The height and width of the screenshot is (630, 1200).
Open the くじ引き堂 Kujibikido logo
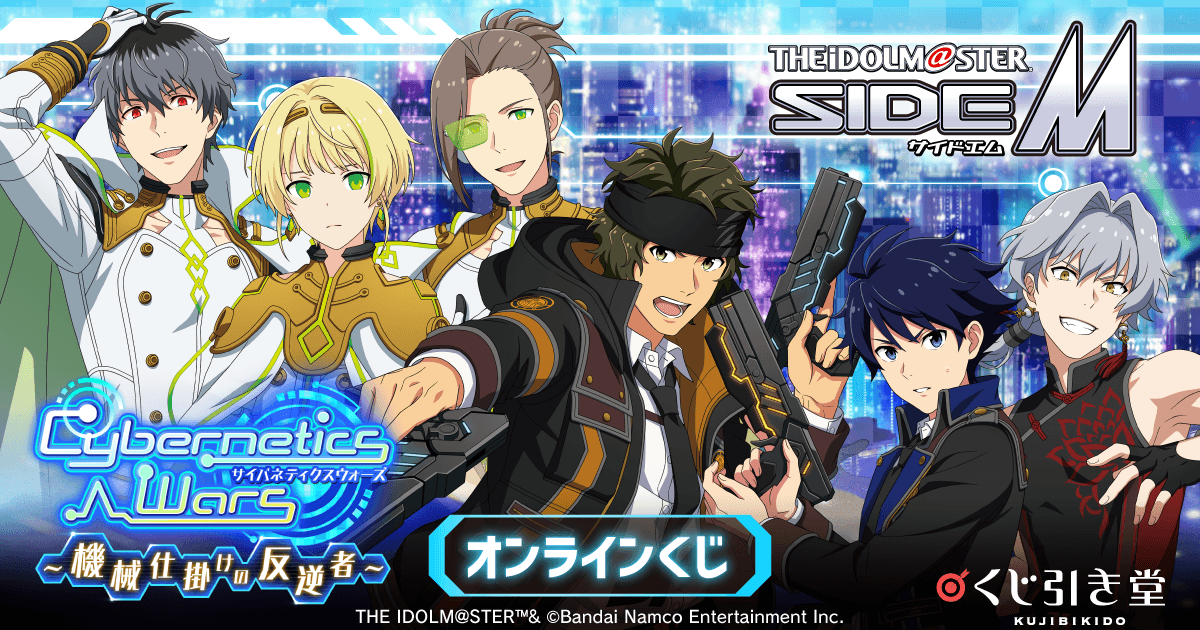coord(1064,591)
